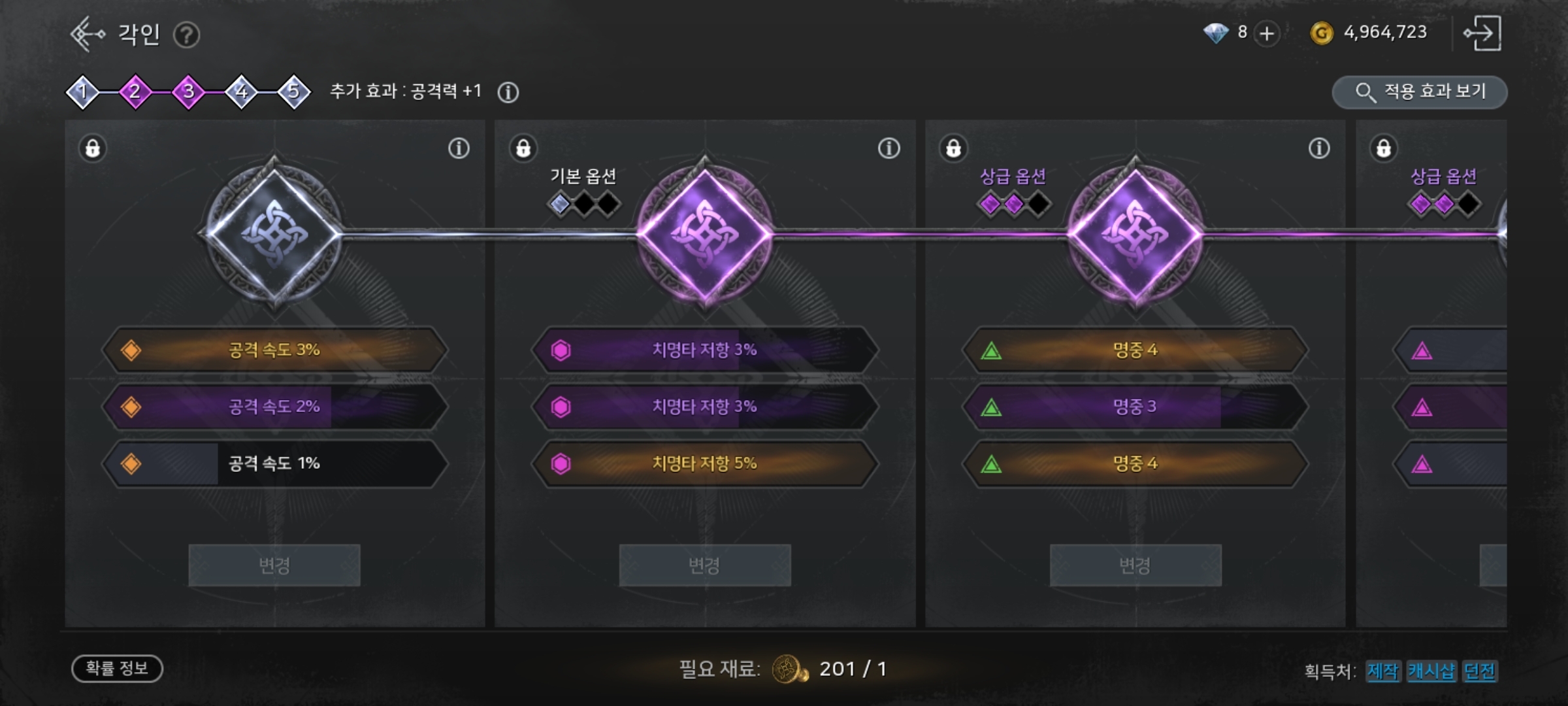1568x706 pixels.
Task: Follow the 제작 acquisition link
Action: pyautogui.click(x=1382, y=671)
